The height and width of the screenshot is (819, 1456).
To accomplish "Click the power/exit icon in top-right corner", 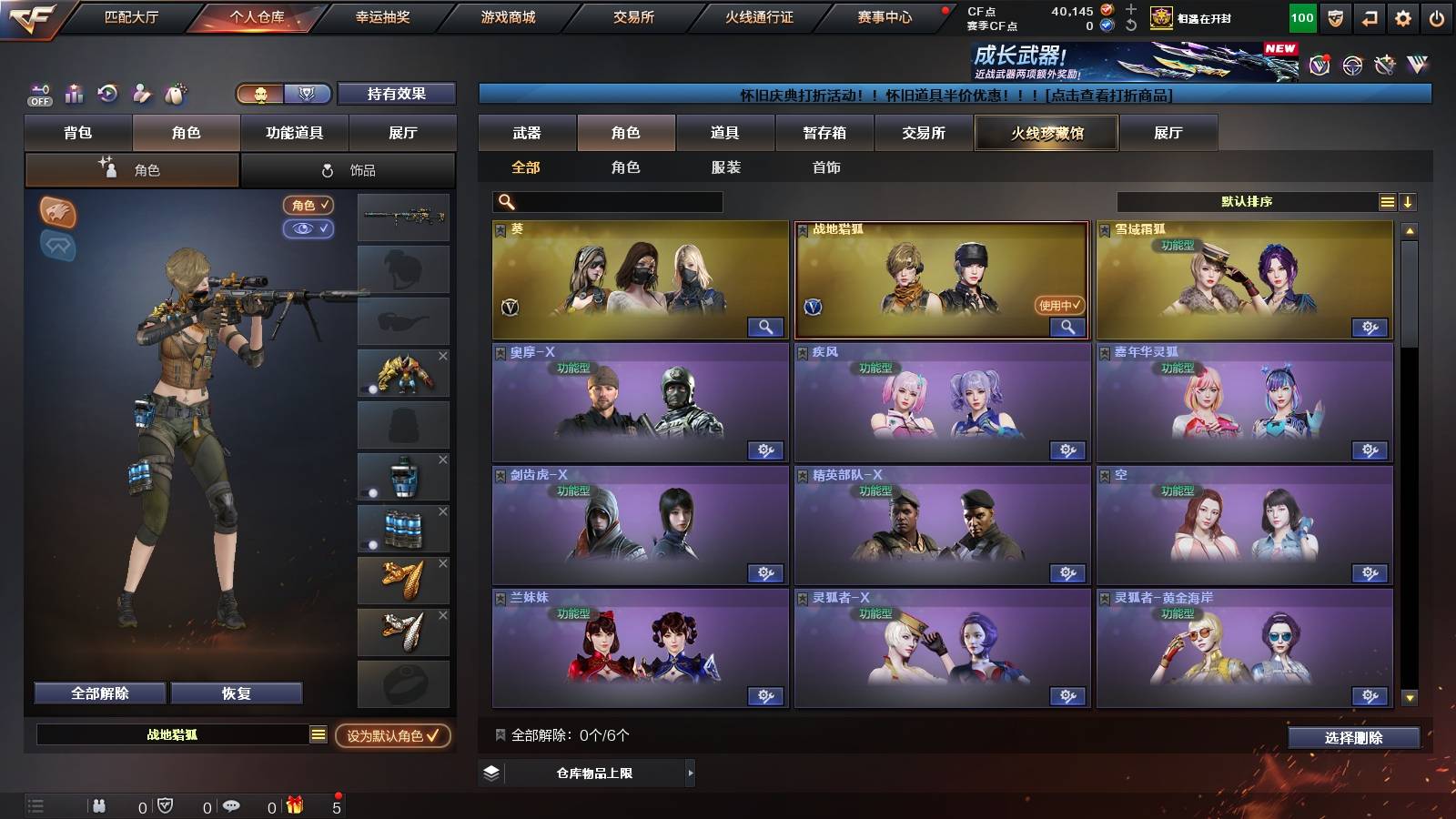I will pyautogui.click(x=1436, y=16).
